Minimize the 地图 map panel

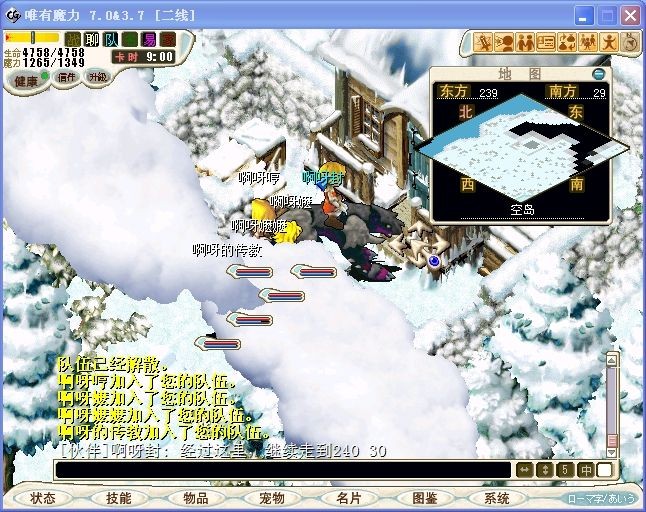598,73
